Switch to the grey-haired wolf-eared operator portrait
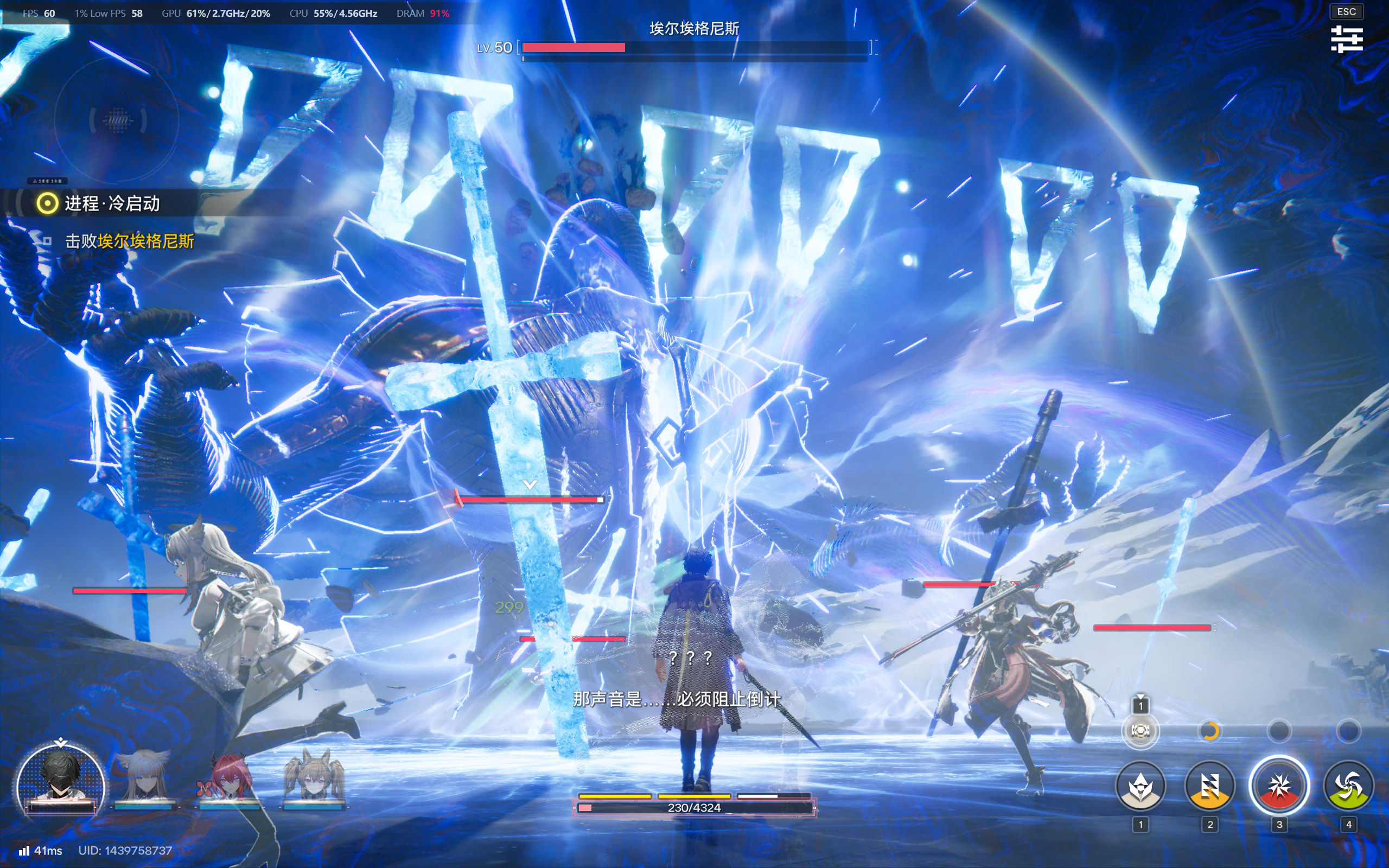 [143, 779]
